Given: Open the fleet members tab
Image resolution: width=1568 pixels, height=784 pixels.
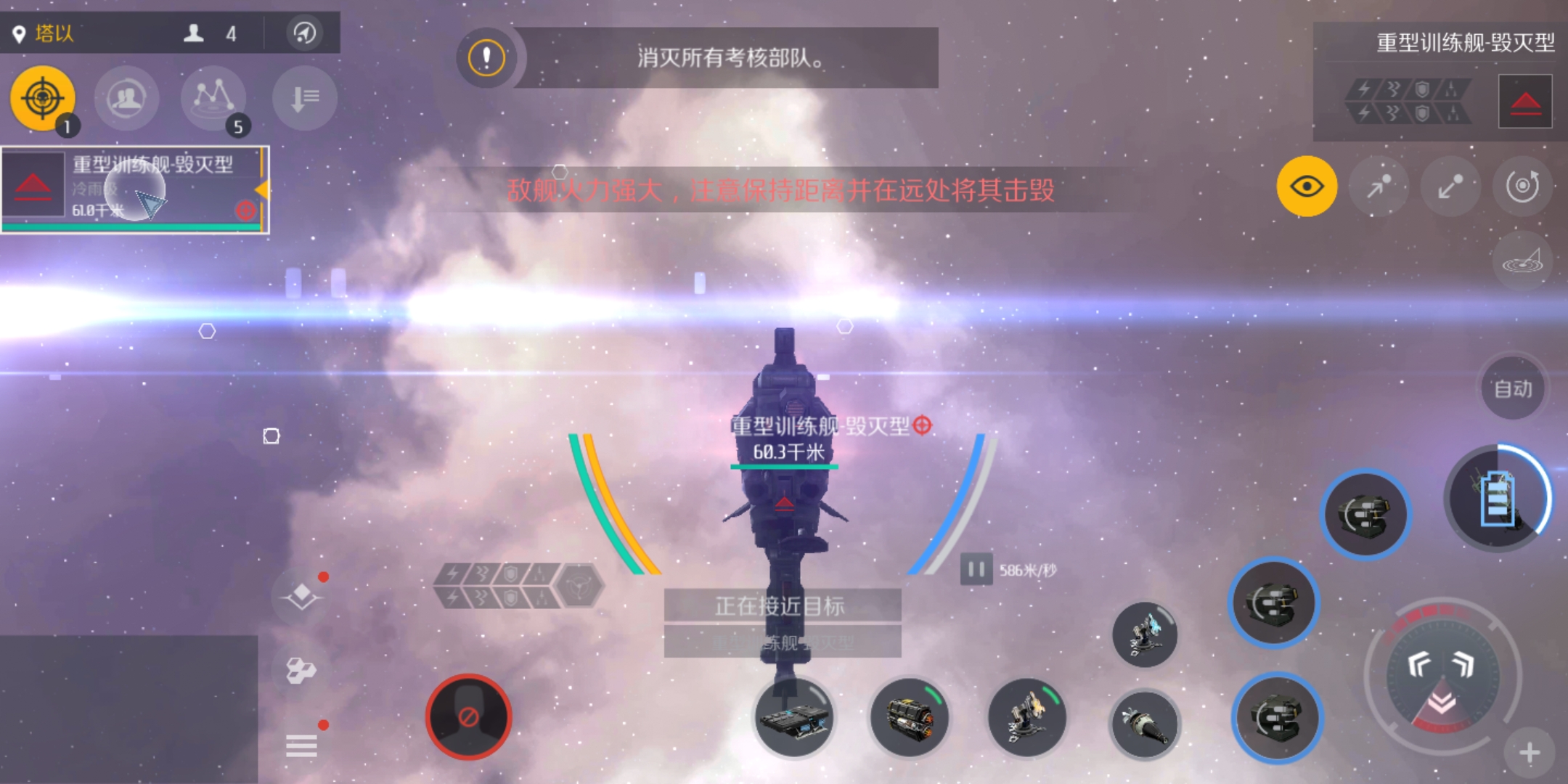Looking at the screenshot, I should coord(126,98).
